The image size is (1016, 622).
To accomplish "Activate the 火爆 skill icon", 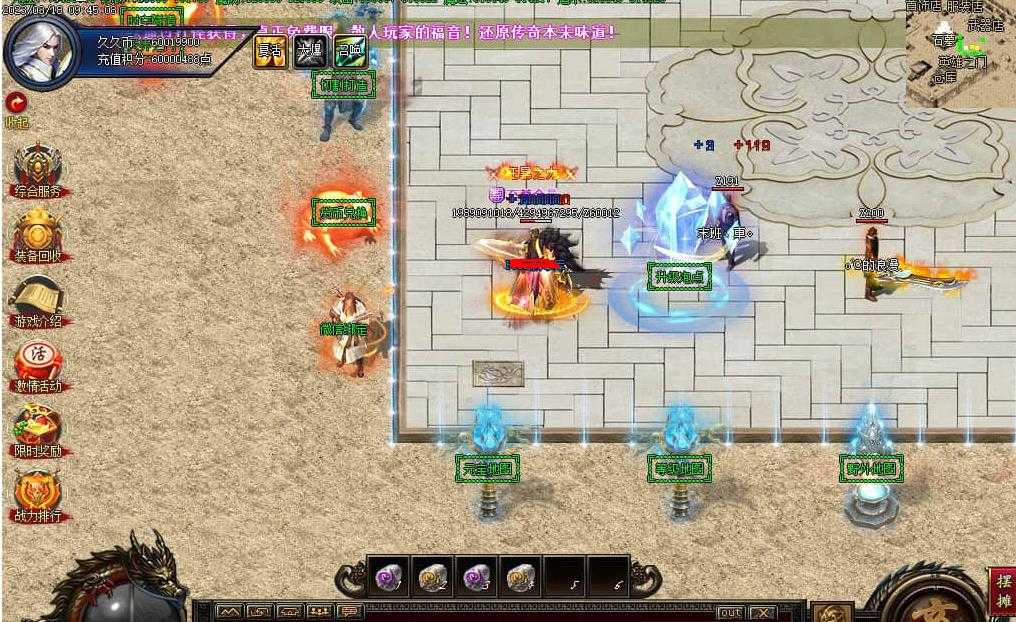I will coord(309,52).
